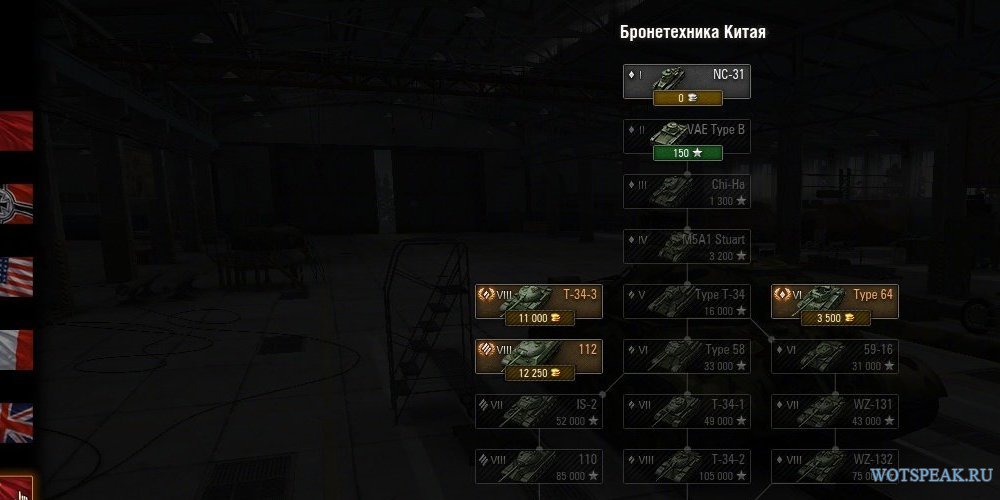Show the French flag tech tree
The width and height of the screenshot is (1000, 500).
click(17, 350)
